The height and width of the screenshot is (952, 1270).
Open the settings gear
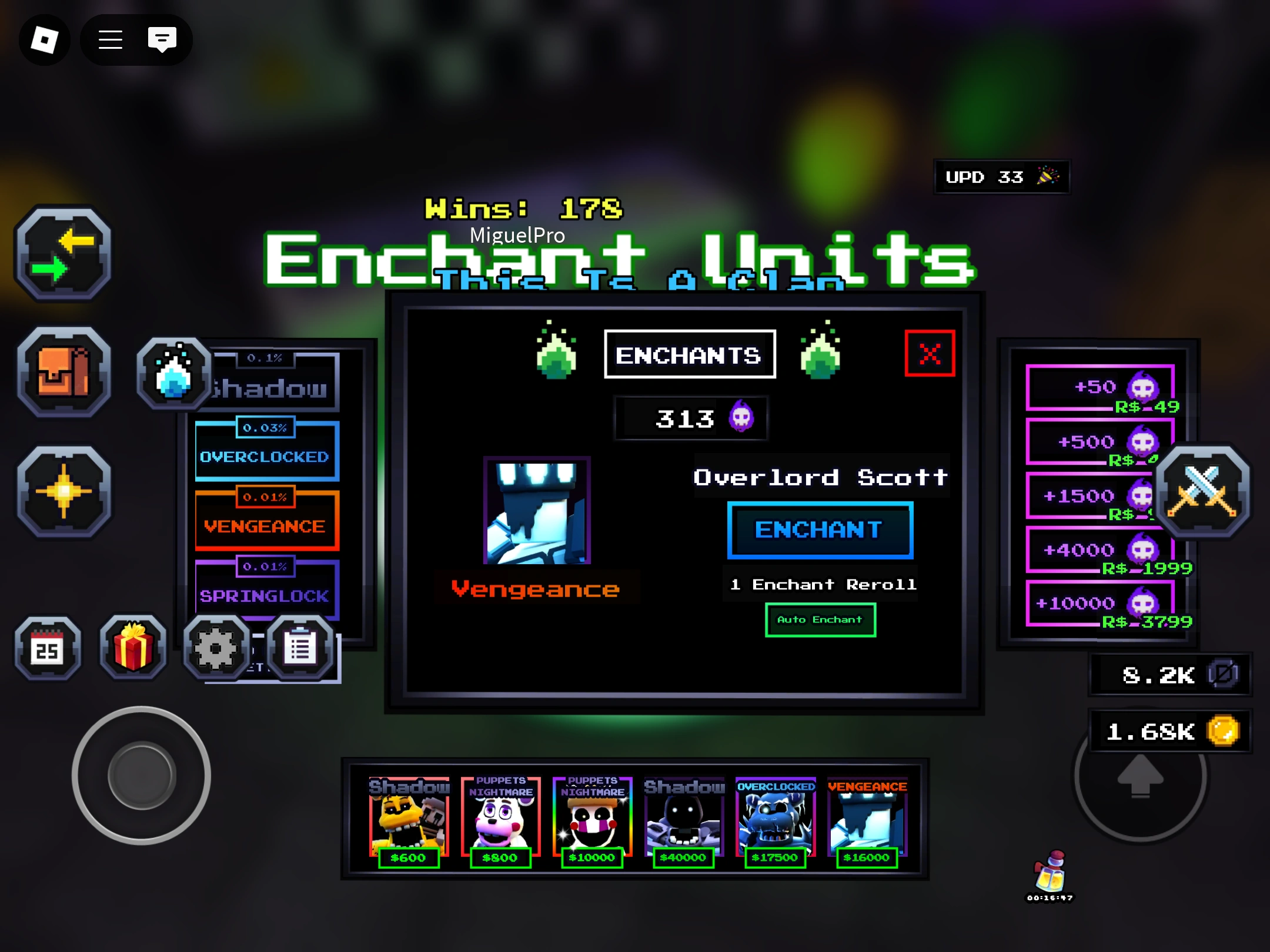point(217,648)
